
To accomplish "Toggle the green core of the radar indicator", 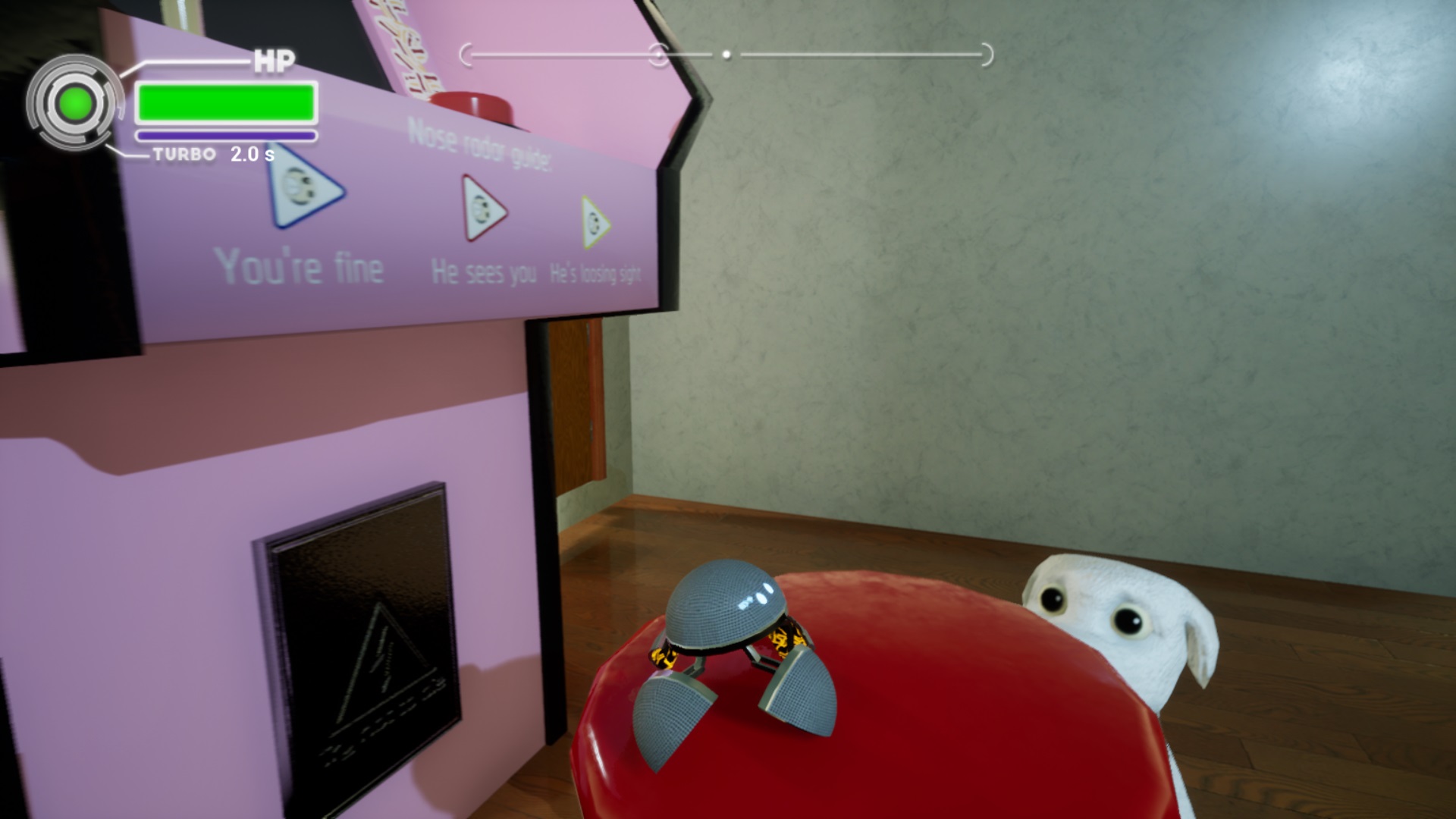I will click(76, 102).
